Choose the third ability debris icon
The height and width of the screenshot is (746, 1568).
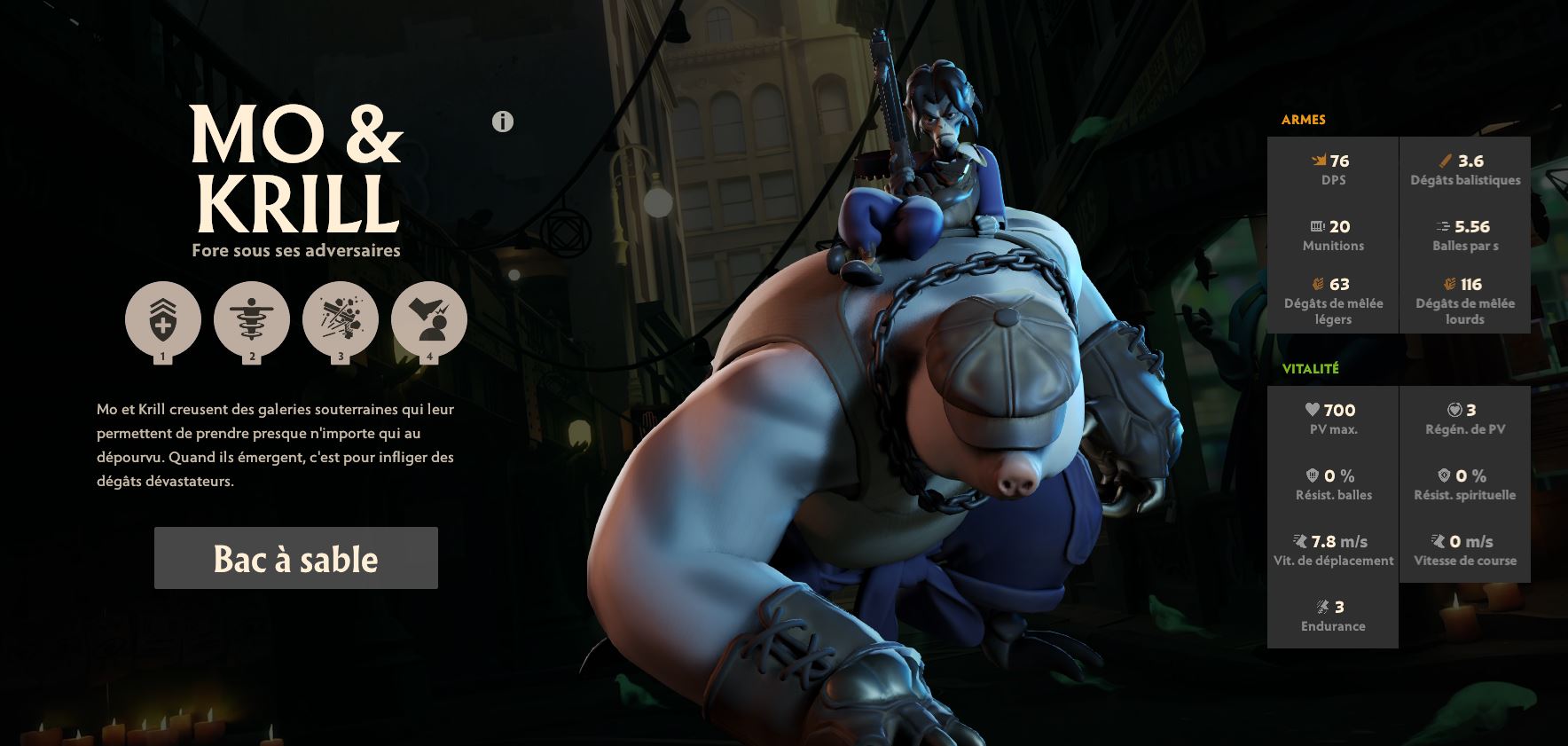341,319
